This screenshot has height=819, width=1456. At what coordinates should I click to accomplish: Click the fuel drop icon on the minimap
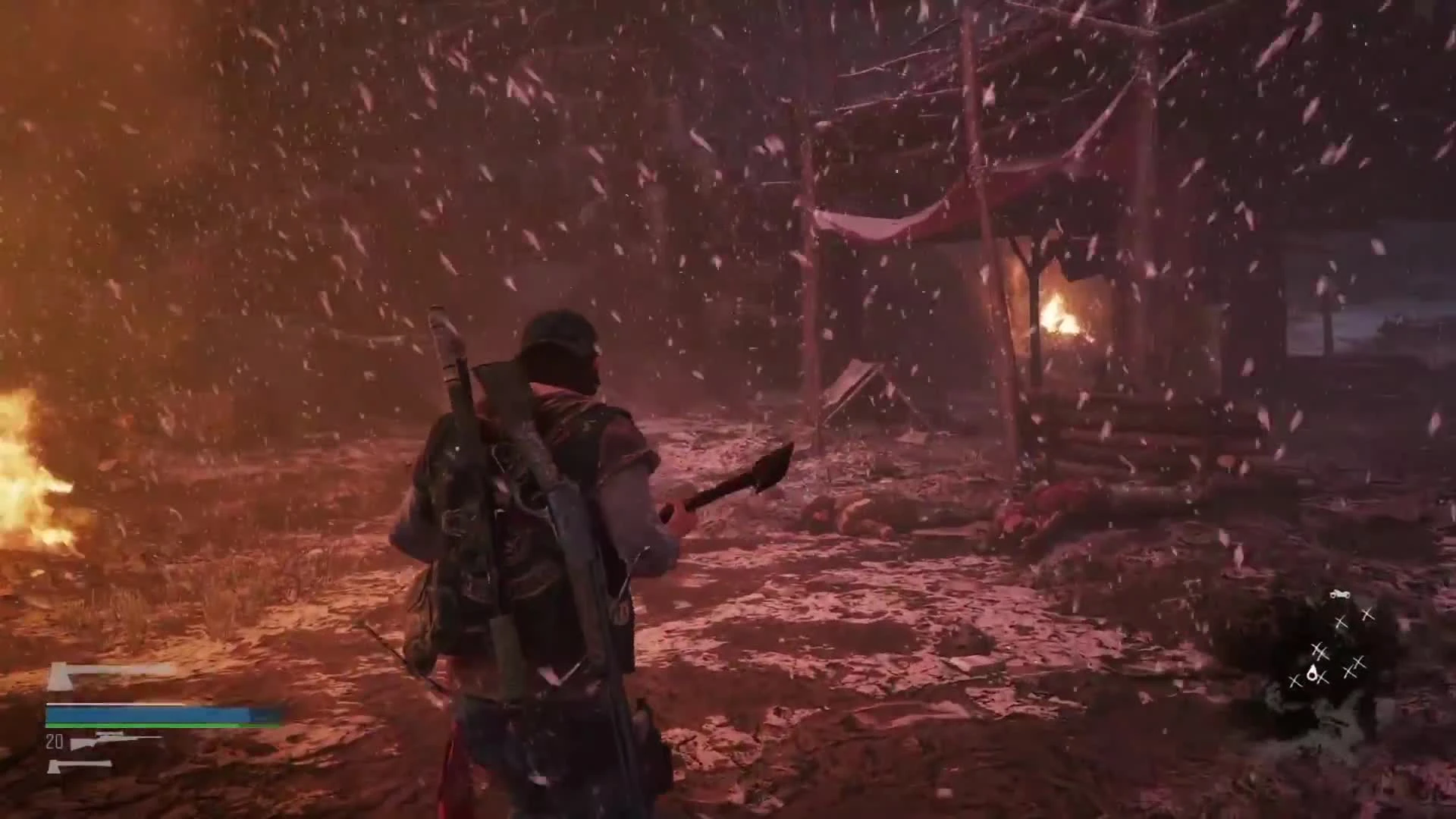pyautogui.click(x=1313, y=673)
